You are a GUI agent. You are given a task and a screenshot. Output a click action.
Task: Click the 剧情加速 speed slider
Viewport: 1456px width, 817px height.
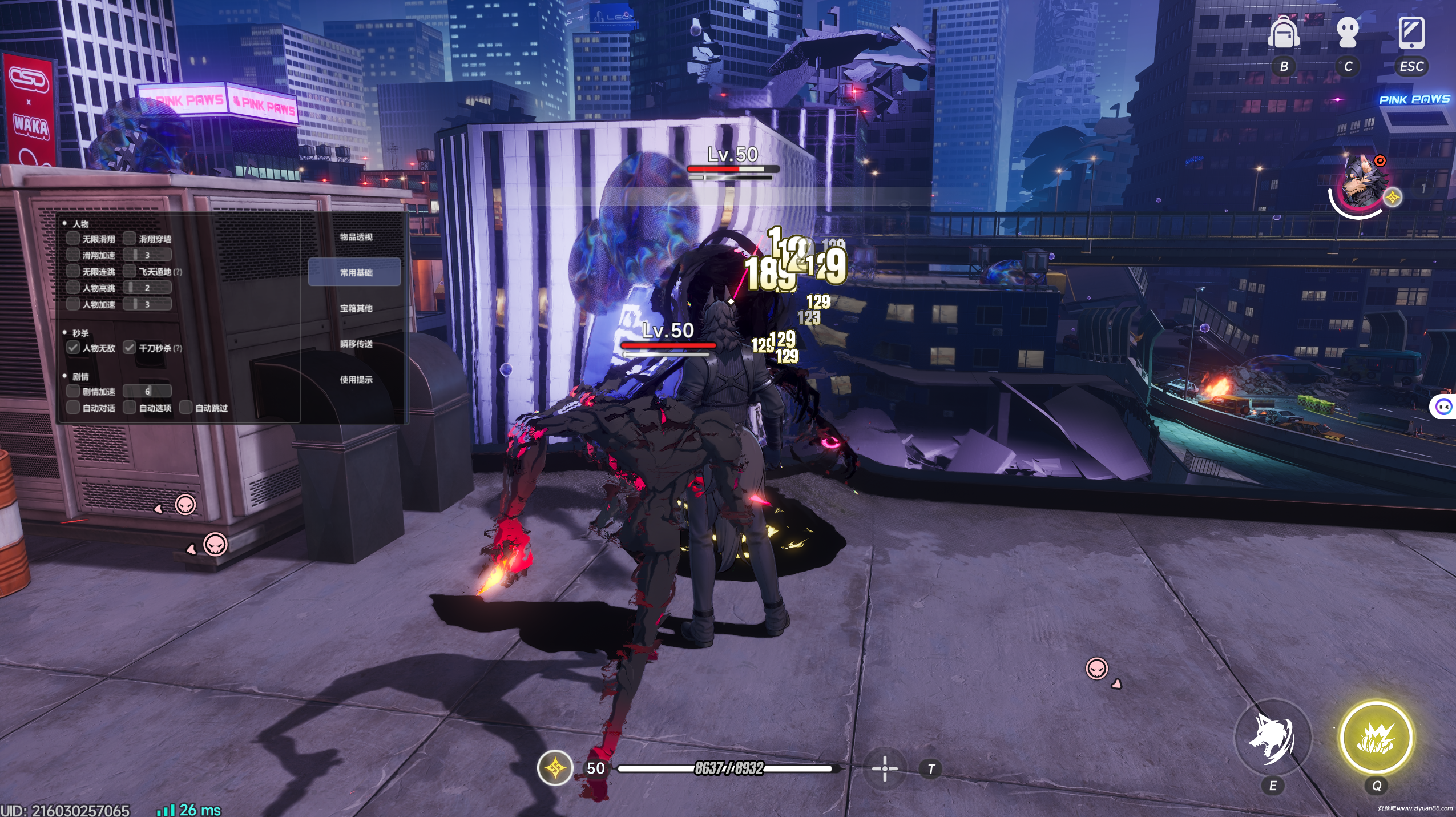click(x=148, y=391)
